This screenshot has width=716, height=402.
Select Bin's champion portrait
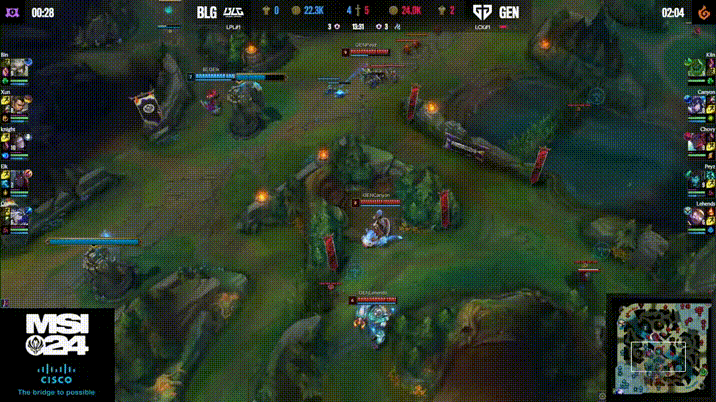pyautogui.click(x=19, y=68)
